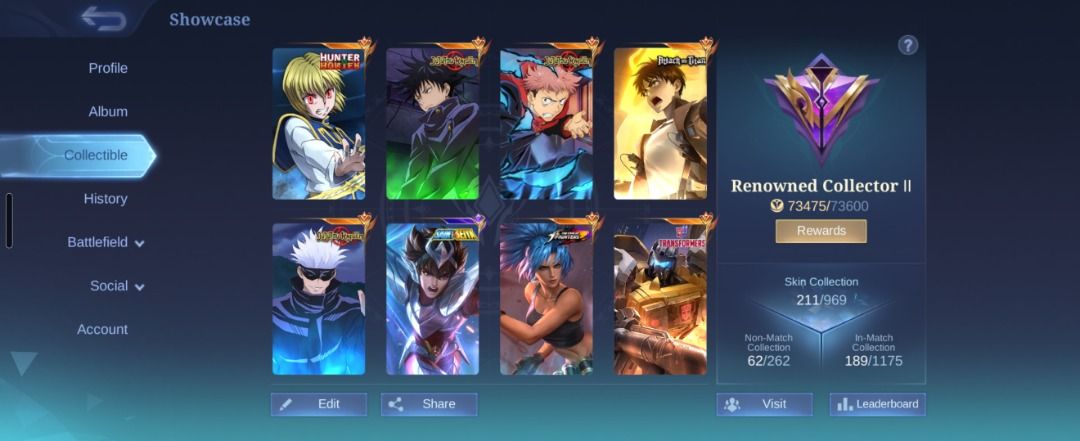
Task: Go back using the arrow button
Action: [103, 19]
